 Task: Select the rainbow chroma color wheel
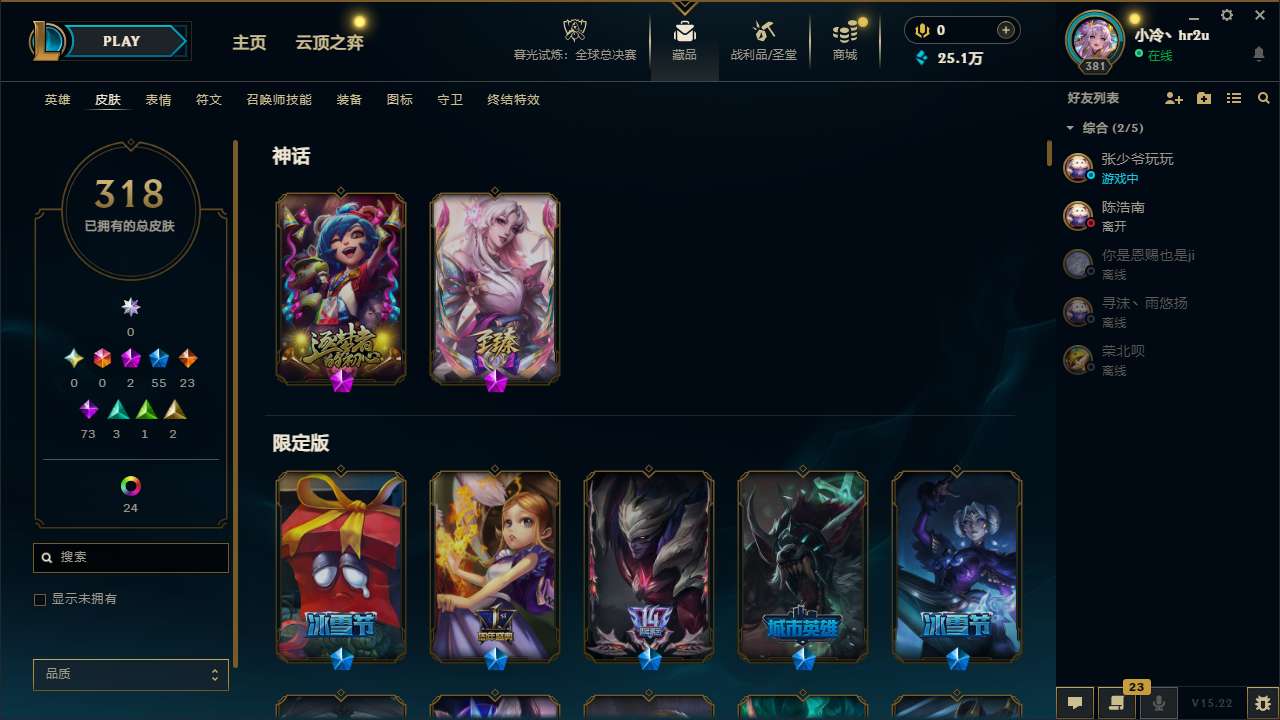[130, 487]
